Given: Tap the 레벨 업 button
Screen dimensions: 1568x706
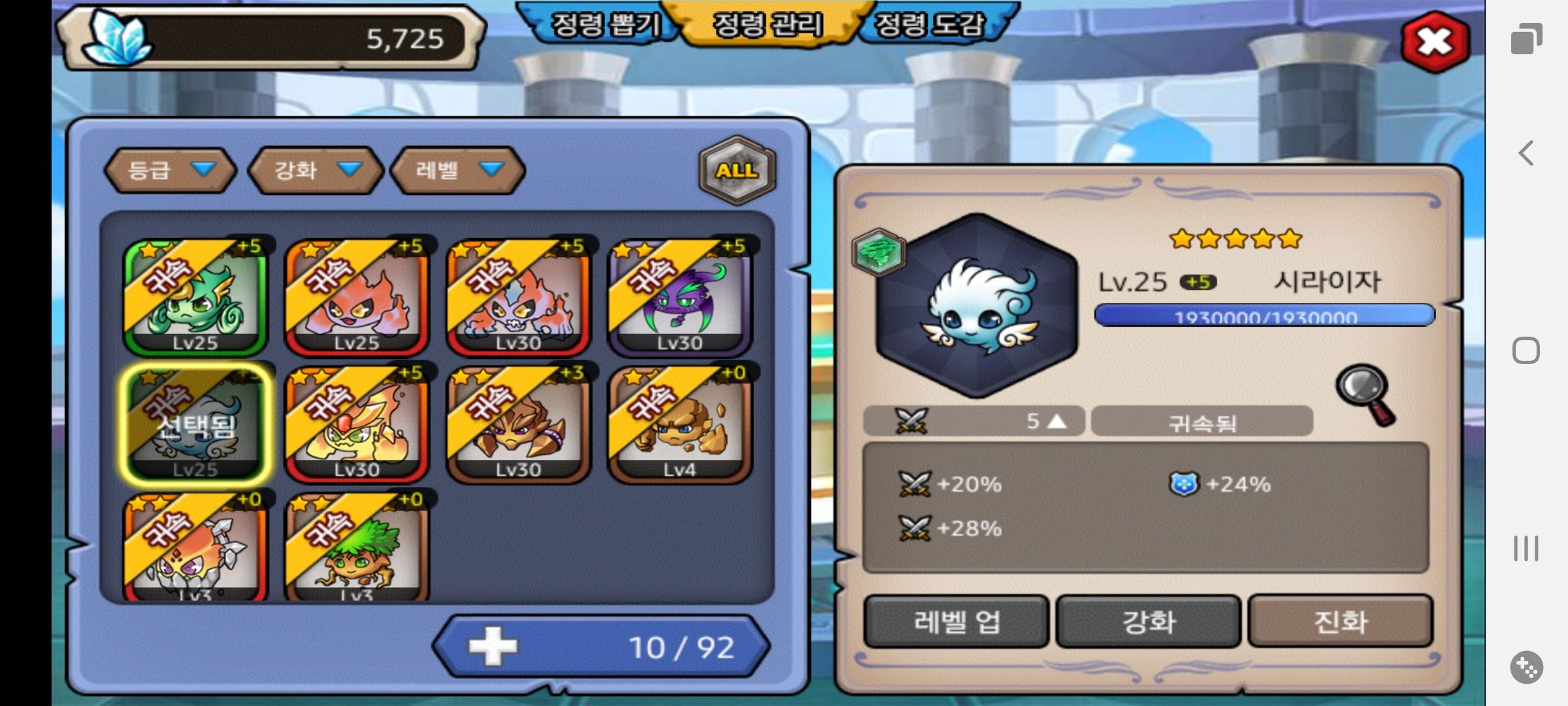Looking at the screenshot, I should (x=956, y=621).
